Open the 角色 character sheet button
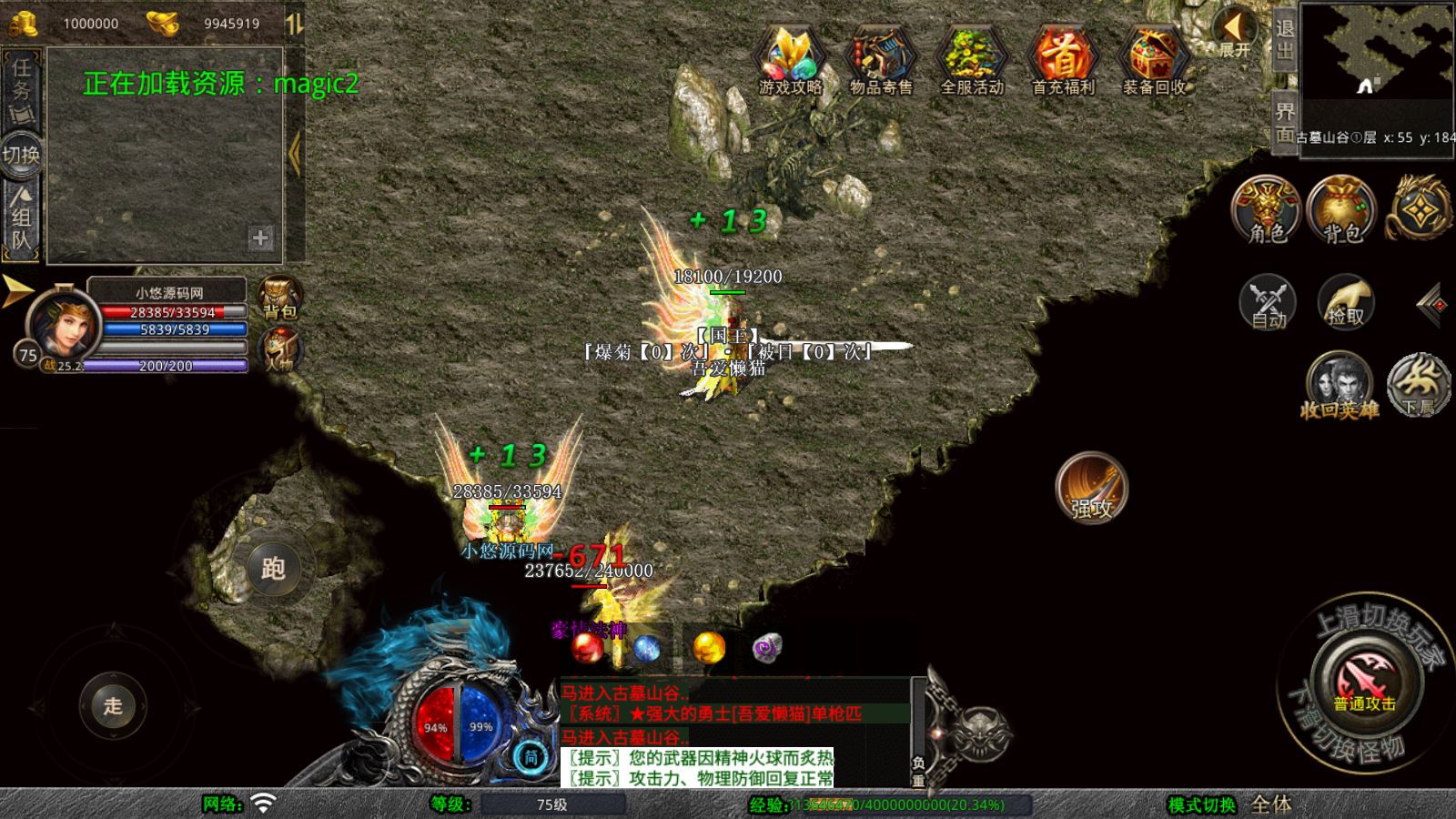This screenshot has height=819, width=1456. pyautogui.click(x=1266, y=208)
